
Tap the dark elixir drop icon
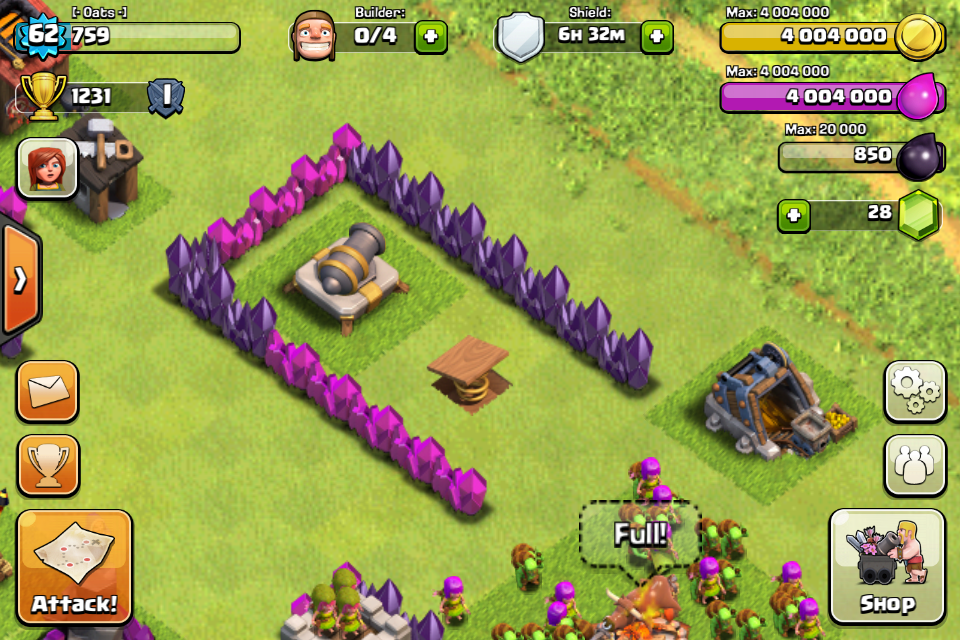[x=920, y=156]
